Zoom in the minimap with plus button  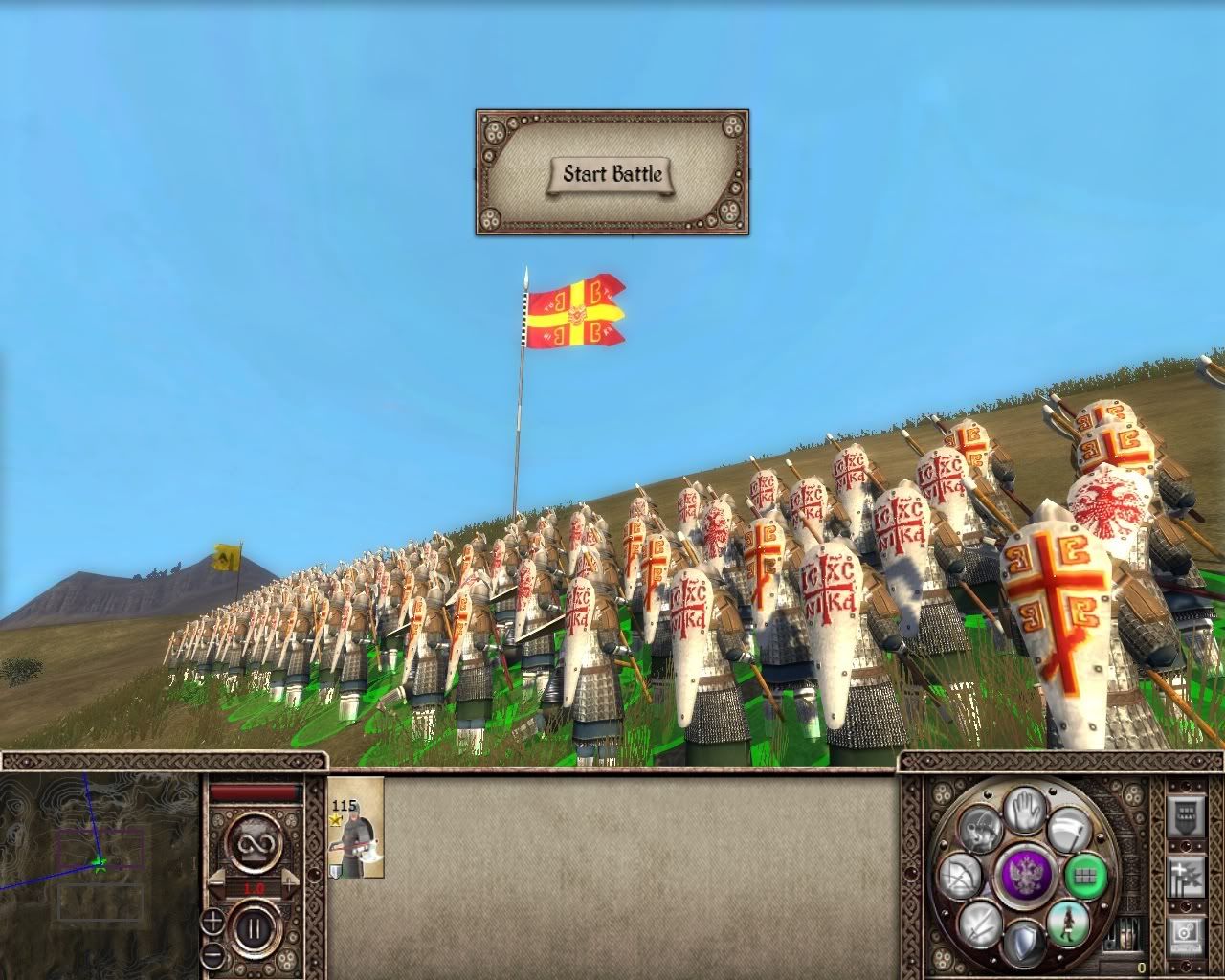click(212, 923)
